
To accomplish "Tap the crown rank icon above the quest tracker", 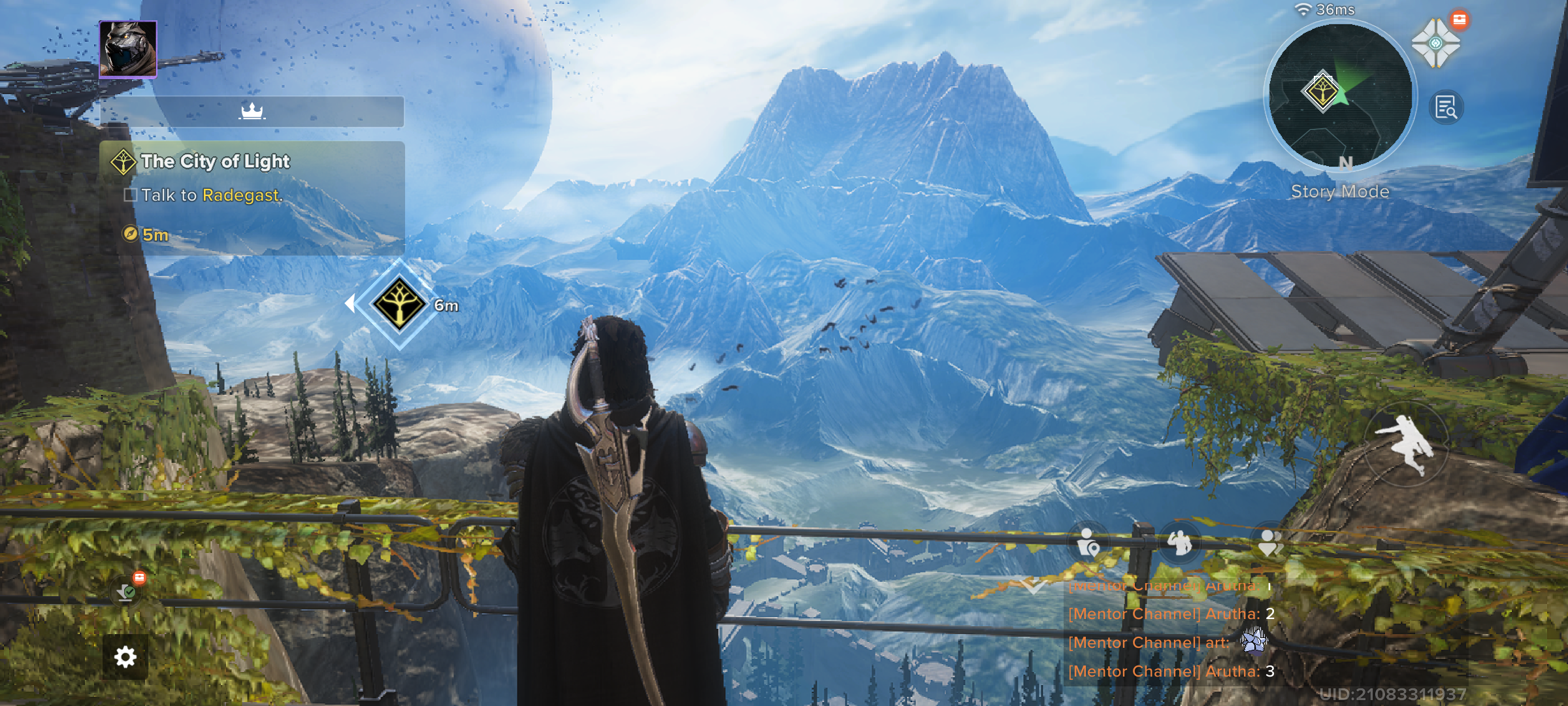I will point(252,111).
